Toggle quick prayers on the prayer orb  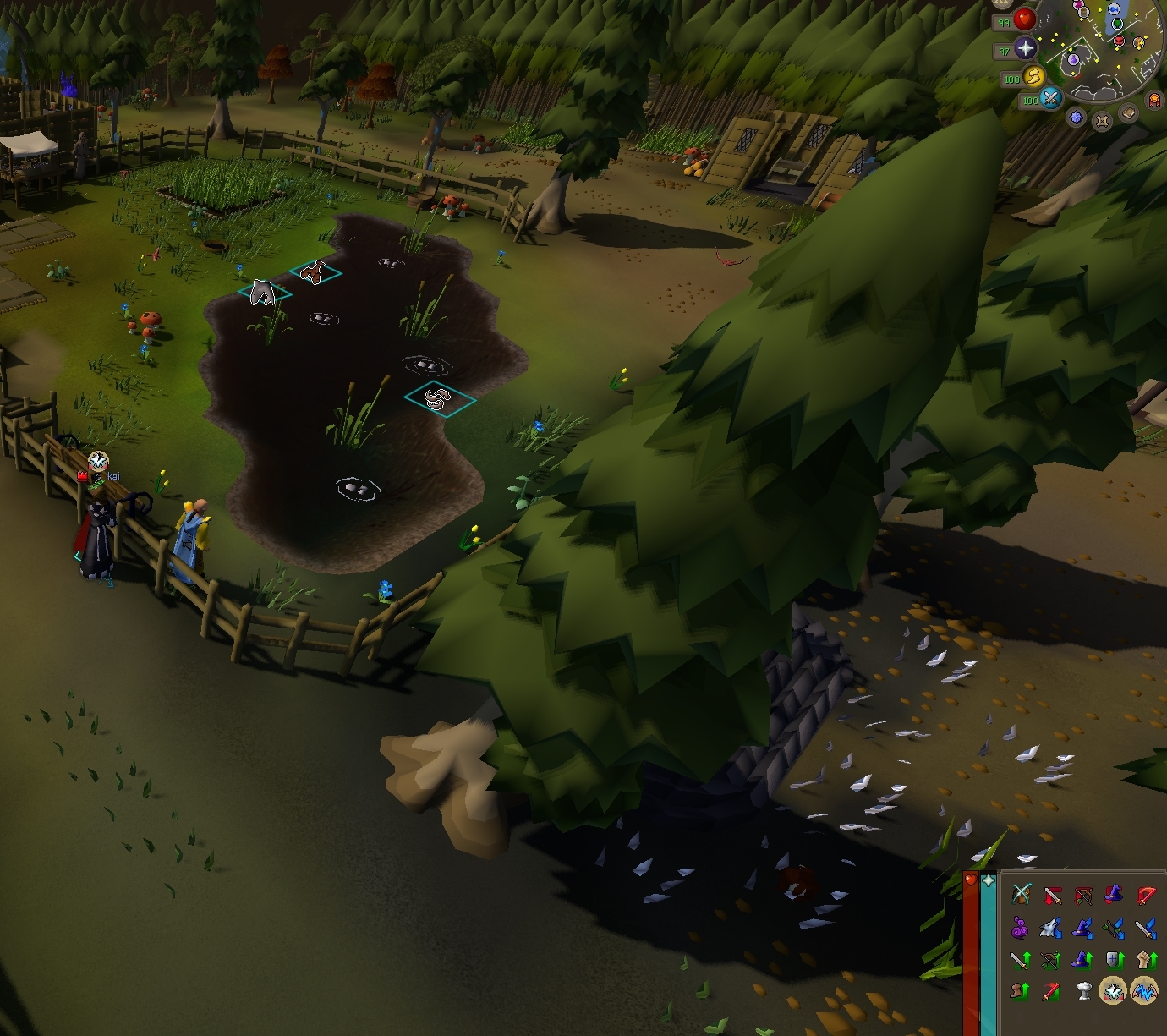(x=1027, y=49)
